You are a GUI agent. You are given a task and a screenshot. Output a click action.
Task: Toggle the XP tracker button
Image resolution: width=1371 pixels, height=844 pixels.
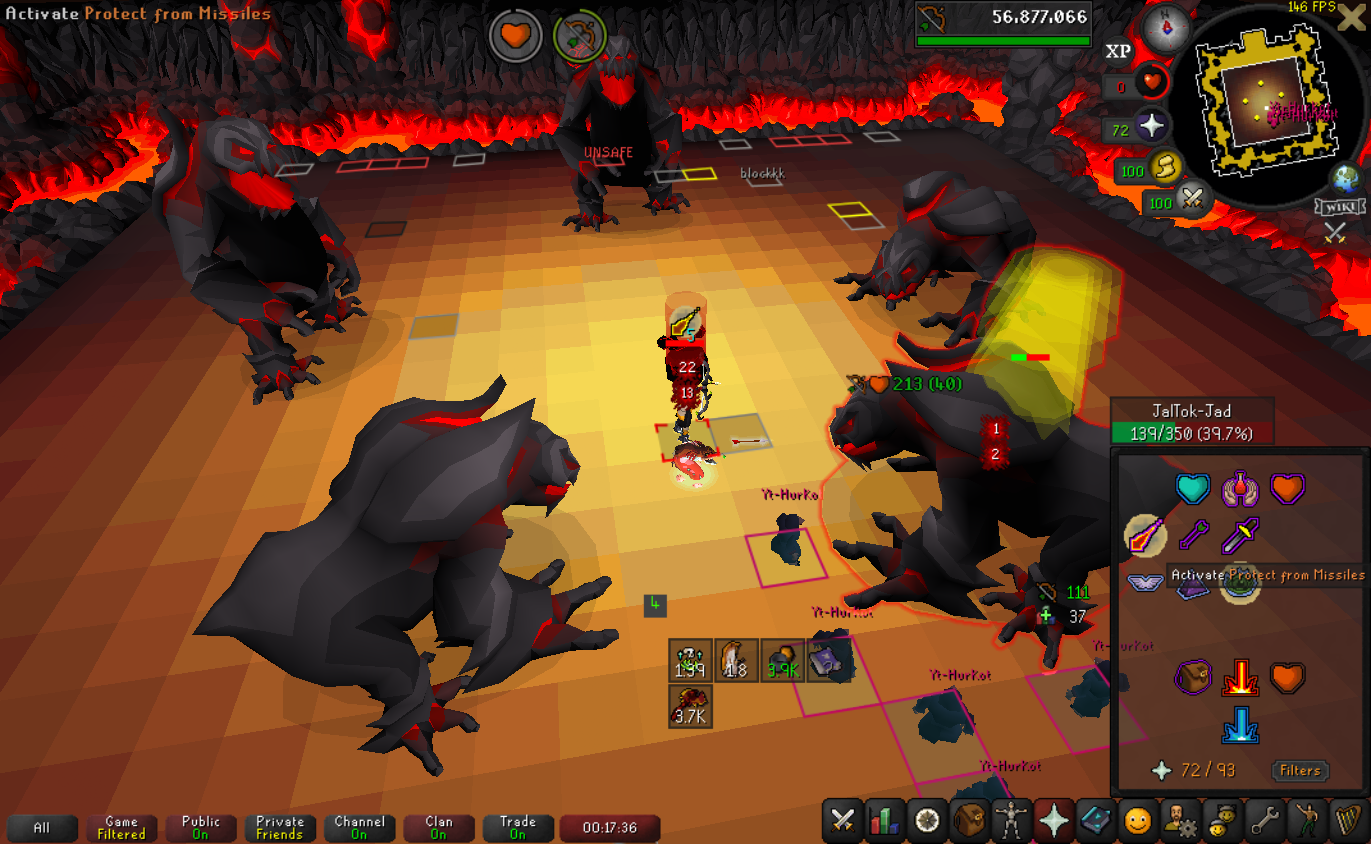pos(1118,51)
